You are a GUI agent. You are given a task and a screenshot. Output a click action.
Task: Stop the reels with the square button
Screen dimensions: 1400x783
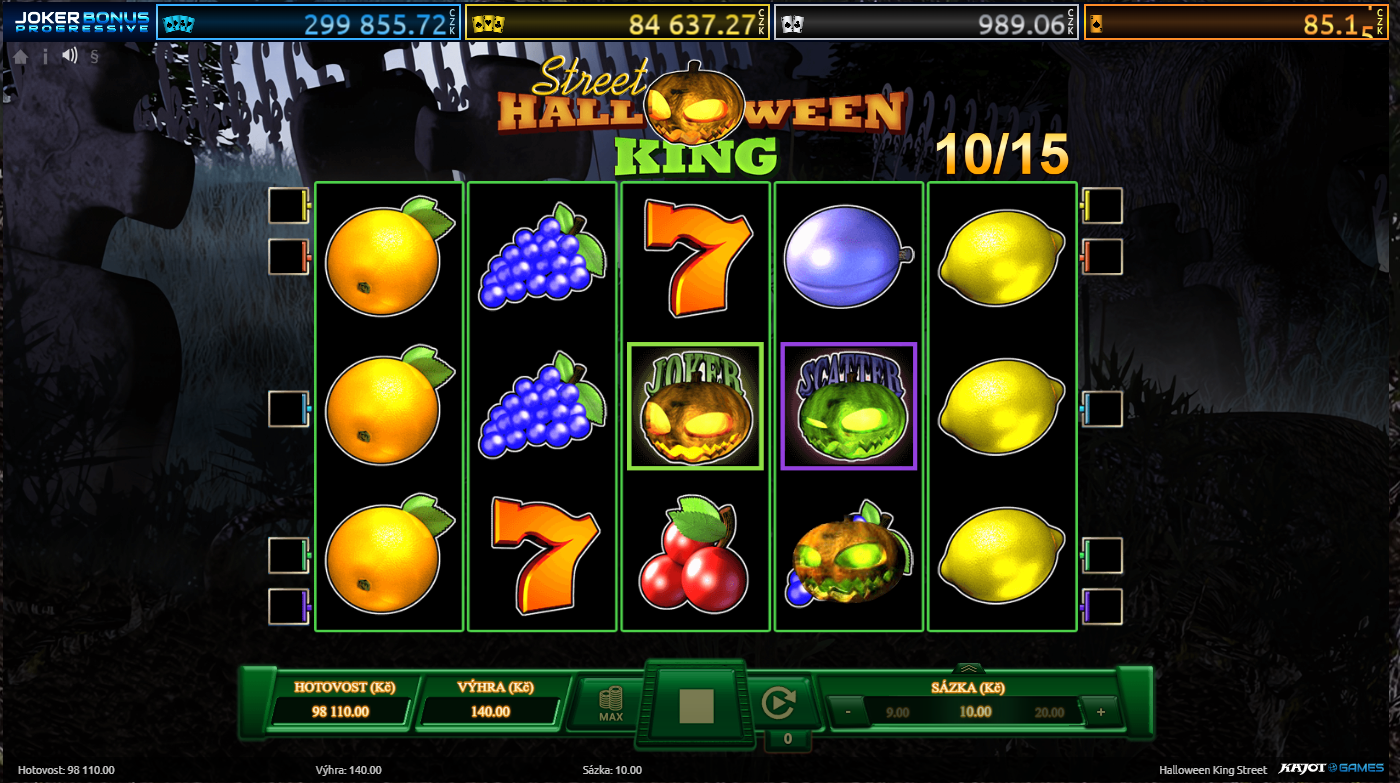(x=696, y=706)
